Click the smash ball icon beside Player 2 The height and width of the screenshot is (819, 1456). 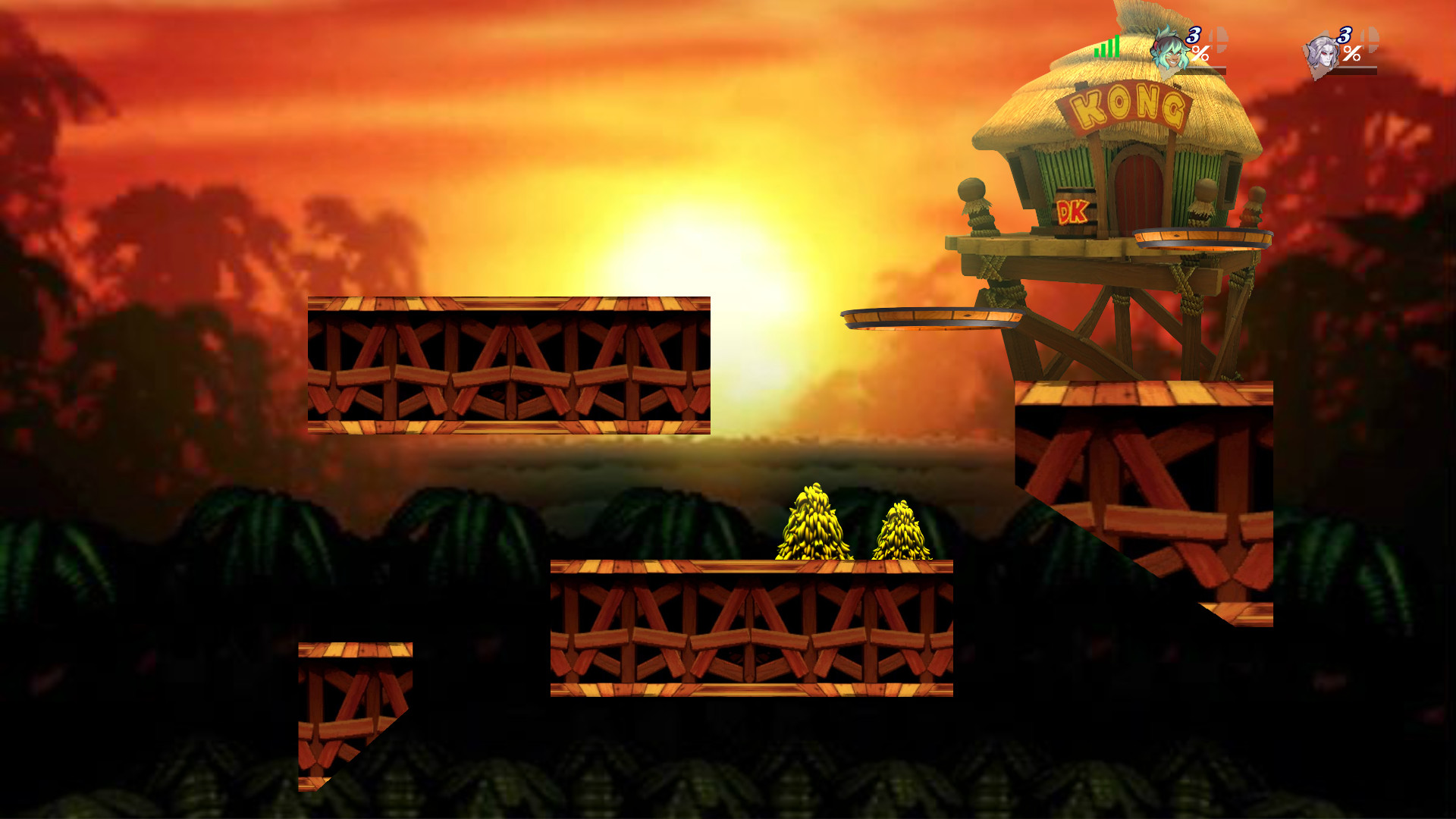1370,39
